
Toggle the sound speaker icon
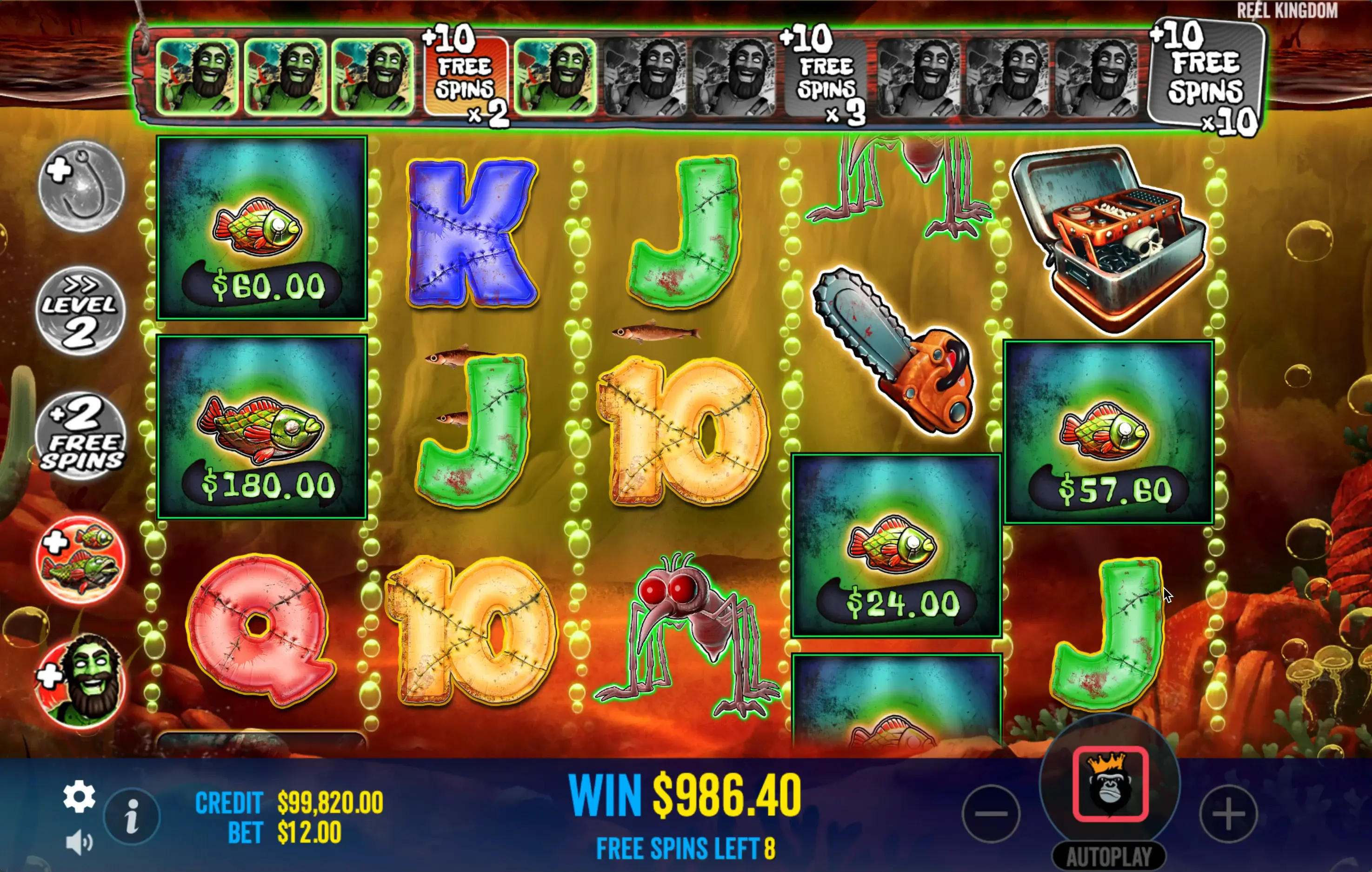[x=79, y=842]
